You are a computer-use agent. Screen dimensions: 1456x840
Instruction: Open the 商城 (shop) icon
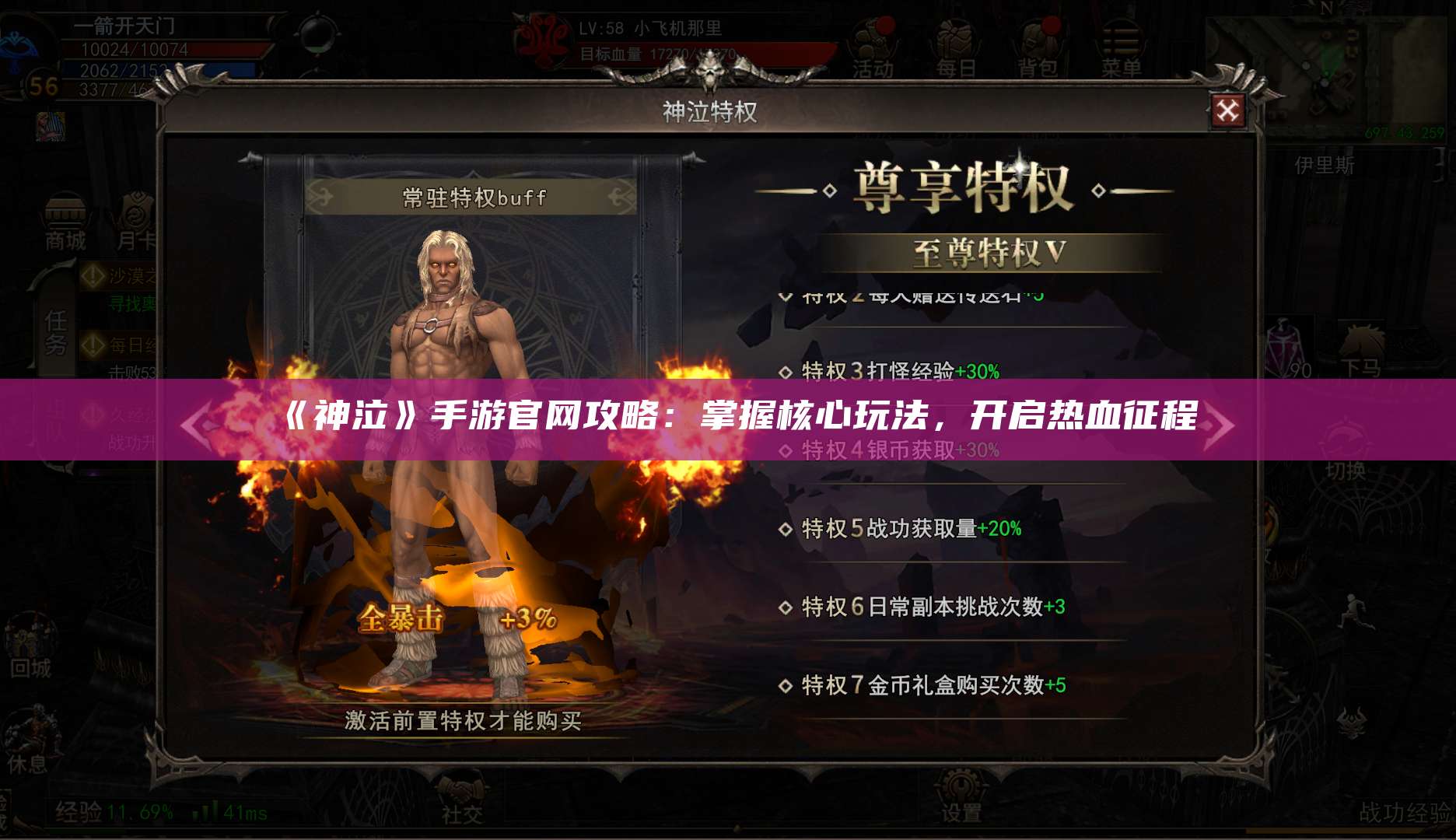coord(66,218)
